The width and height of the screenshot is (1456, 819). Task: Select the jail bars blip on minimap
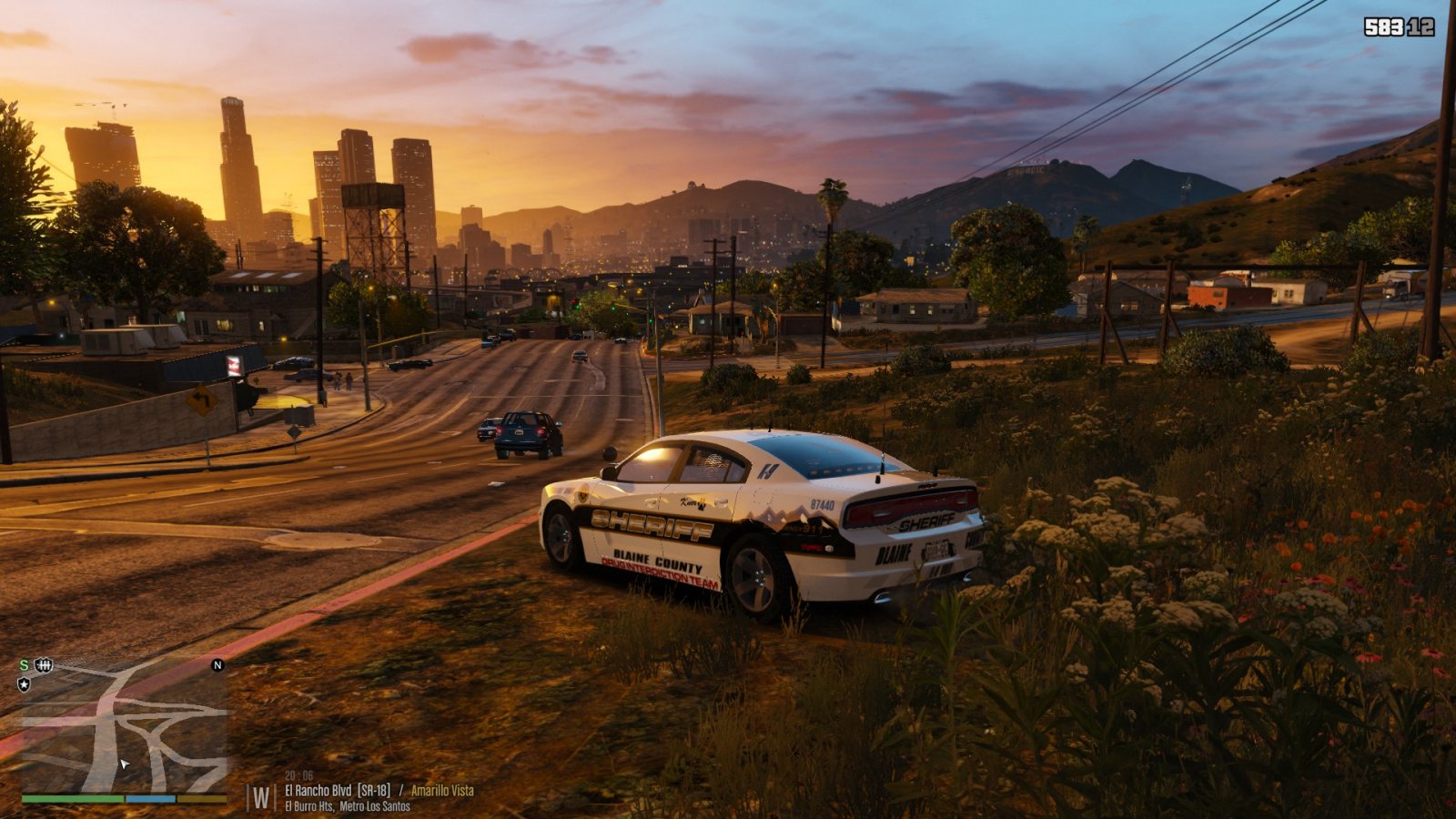click(x=43, y=665)
